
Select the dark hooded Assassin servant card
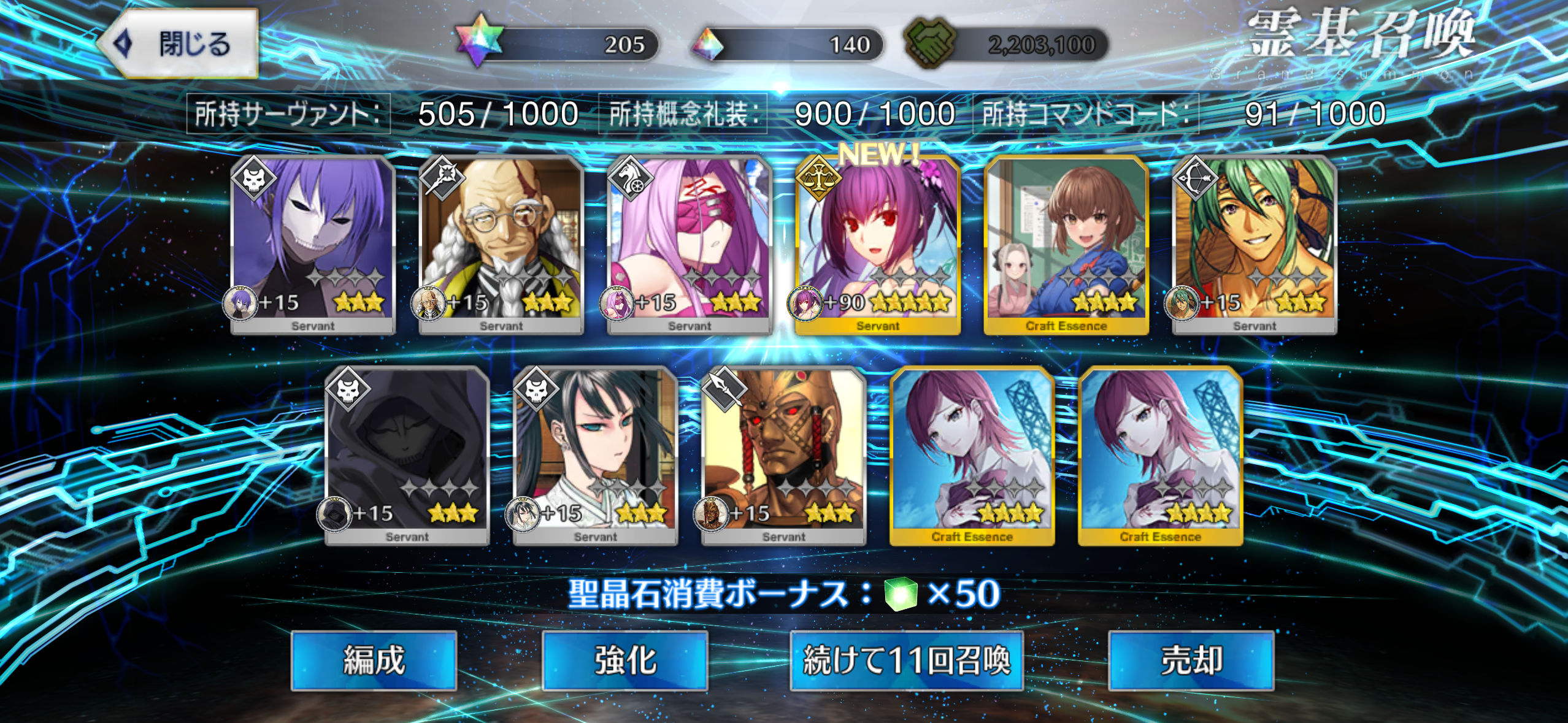[407, 455]
